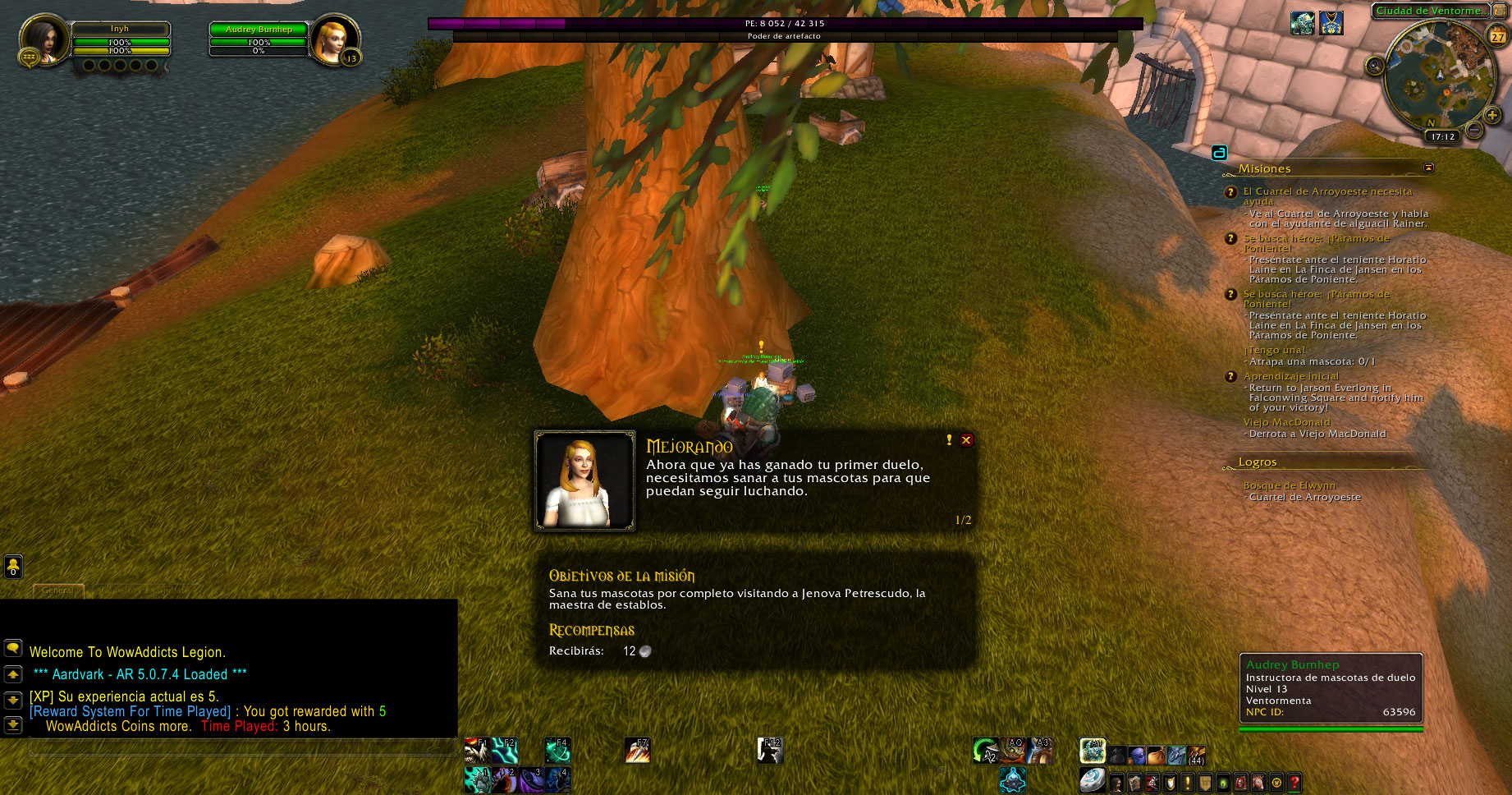Viewport: 1512px width, 795px height.
Task: Click the minimap's zoom-in plus button
Action: (x=1492, y=115)
